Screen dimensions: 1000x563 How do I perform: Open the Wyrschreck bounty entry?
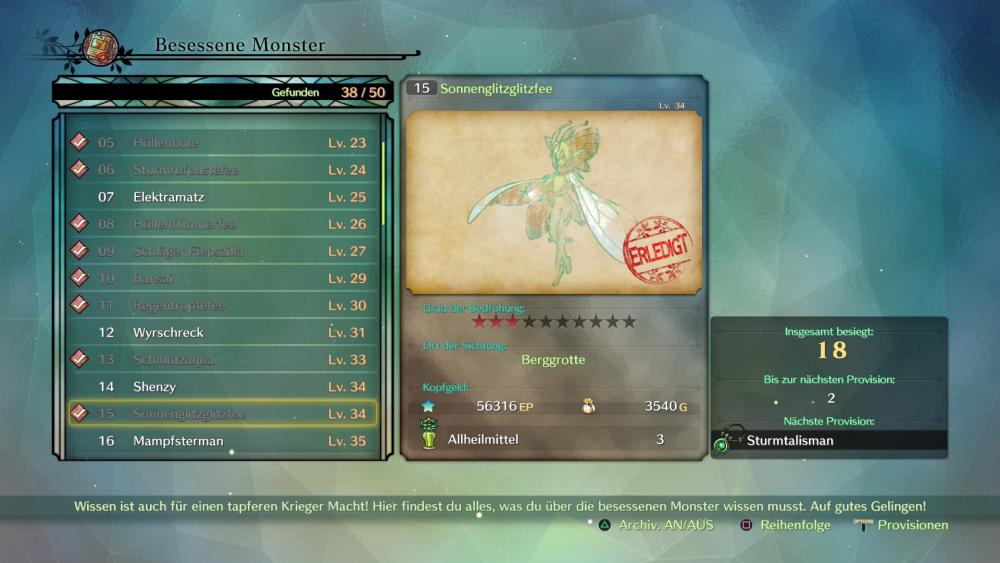[222, 332]
